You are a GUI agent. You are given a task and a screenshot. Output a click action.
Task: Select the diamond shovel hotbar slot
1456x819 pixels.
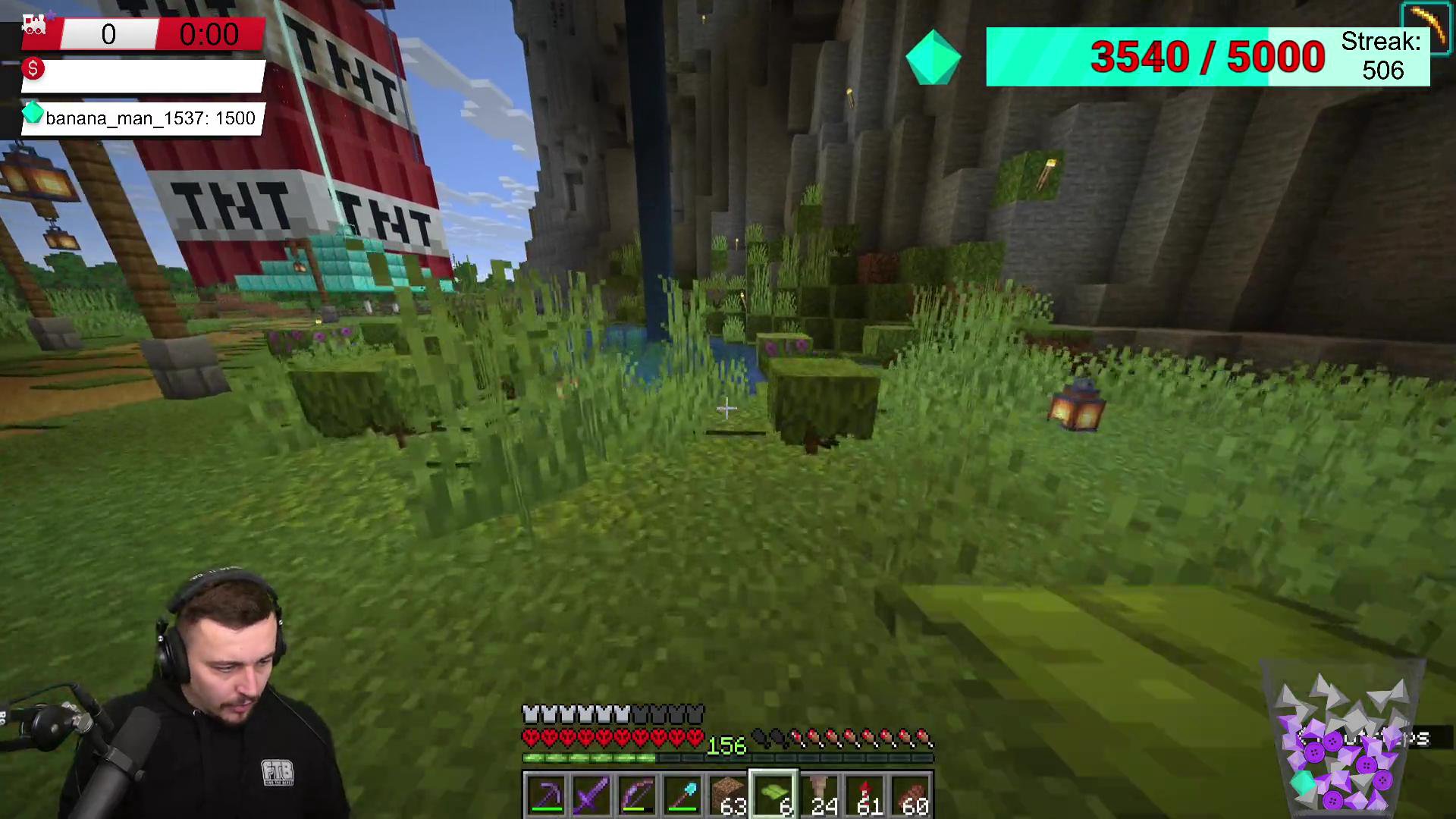click(x=682, y=795)
